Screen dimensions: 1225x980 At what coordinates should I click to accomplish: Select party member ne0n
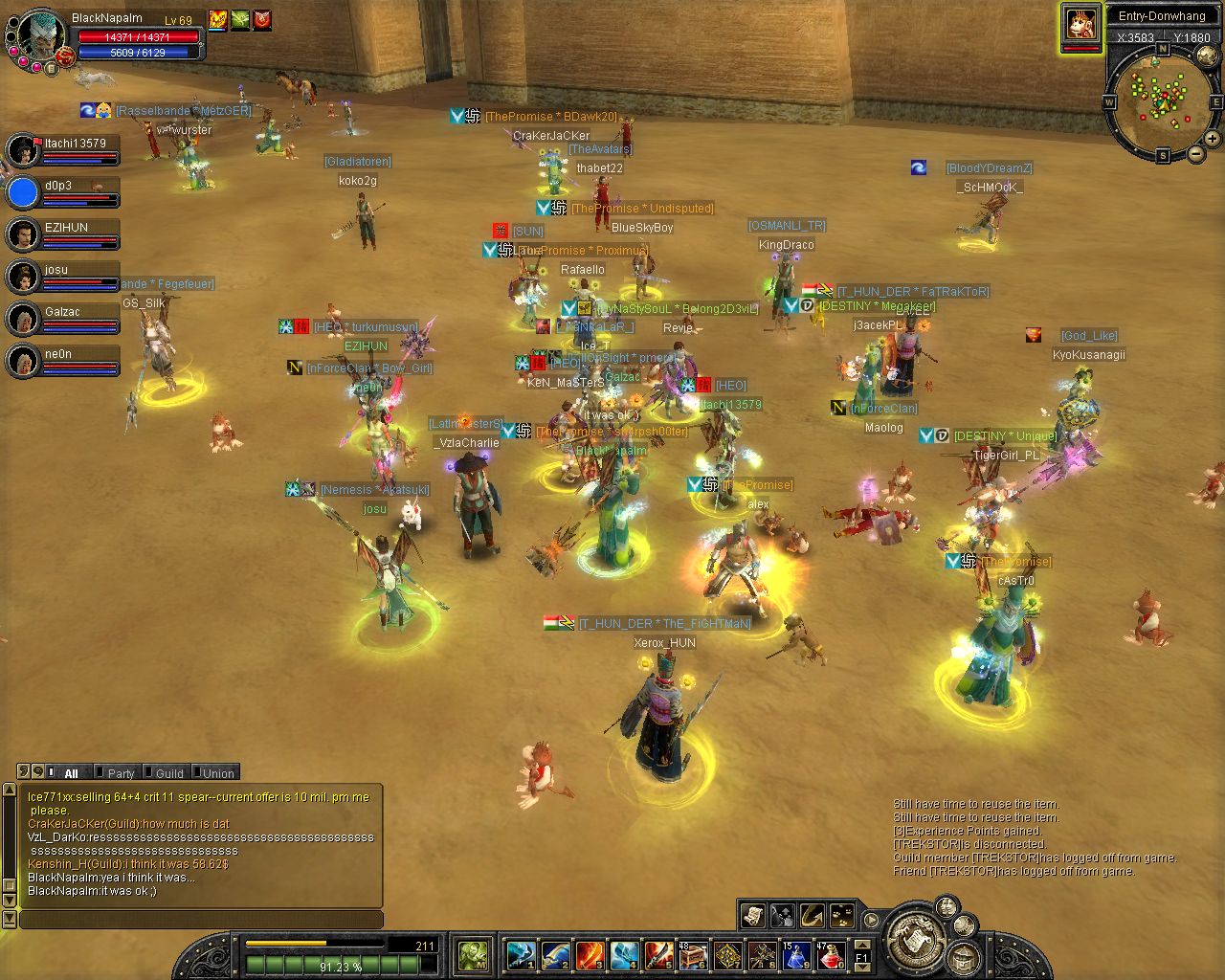[63, 361]
